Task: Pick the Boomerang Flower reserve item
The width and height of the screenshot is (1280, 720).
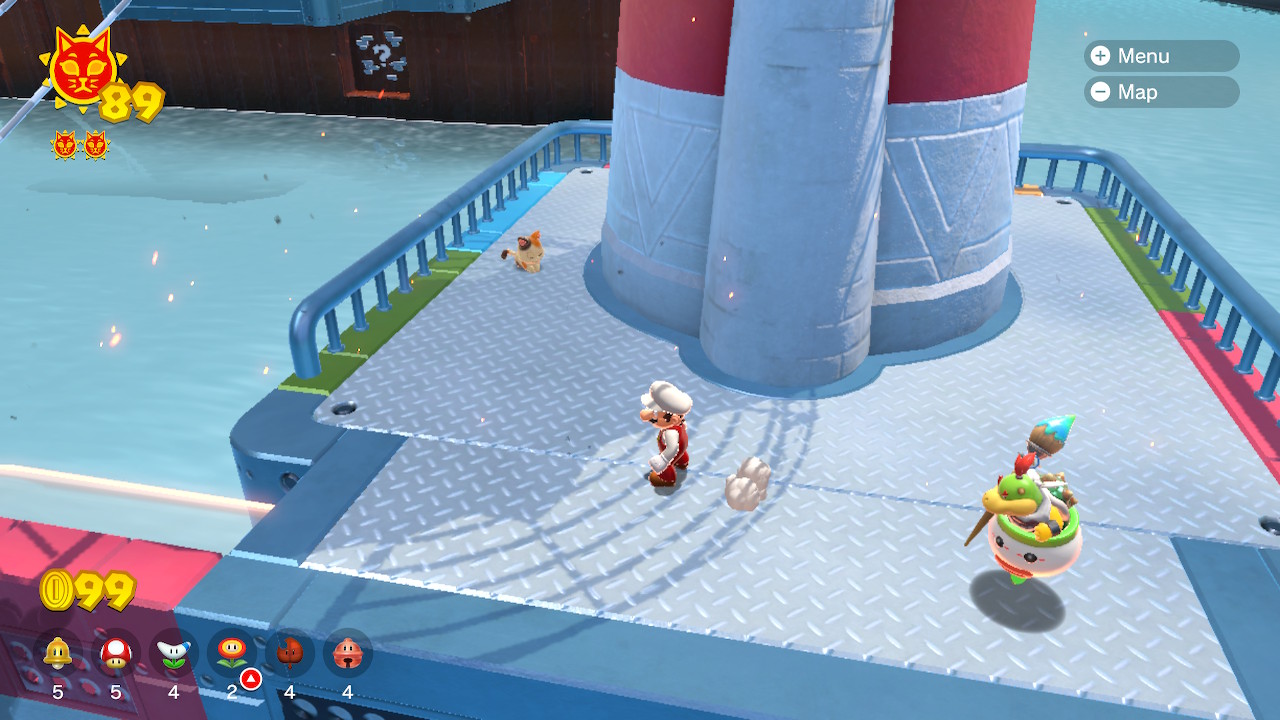Action: [x=174, y=654]
